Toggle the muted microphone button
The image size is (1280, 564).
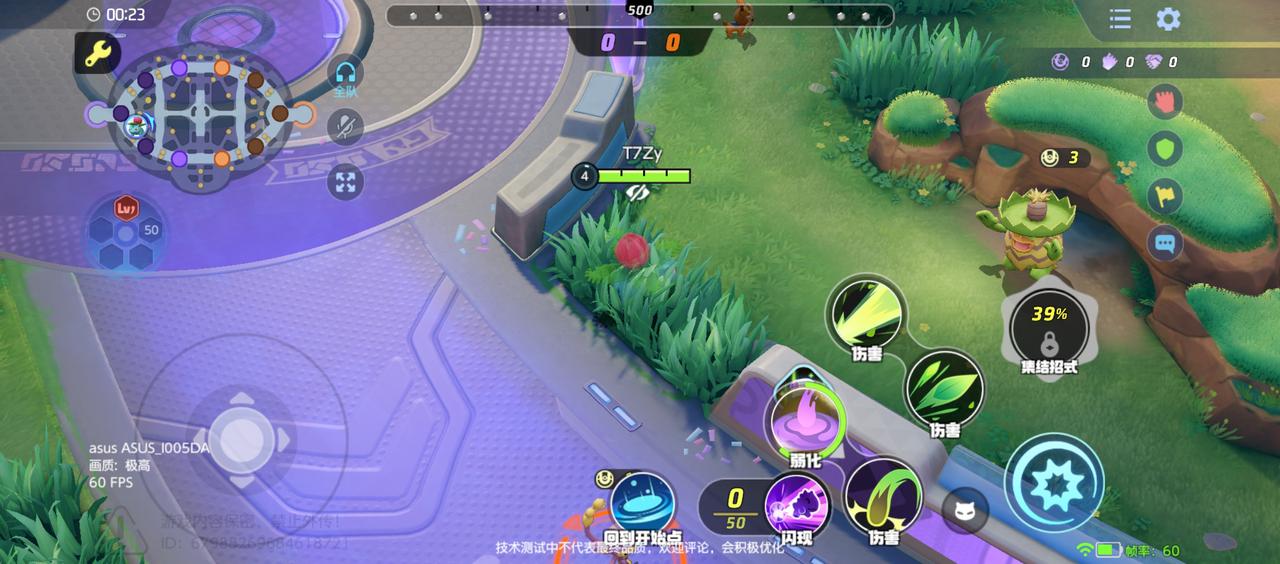tap(346, 128)
